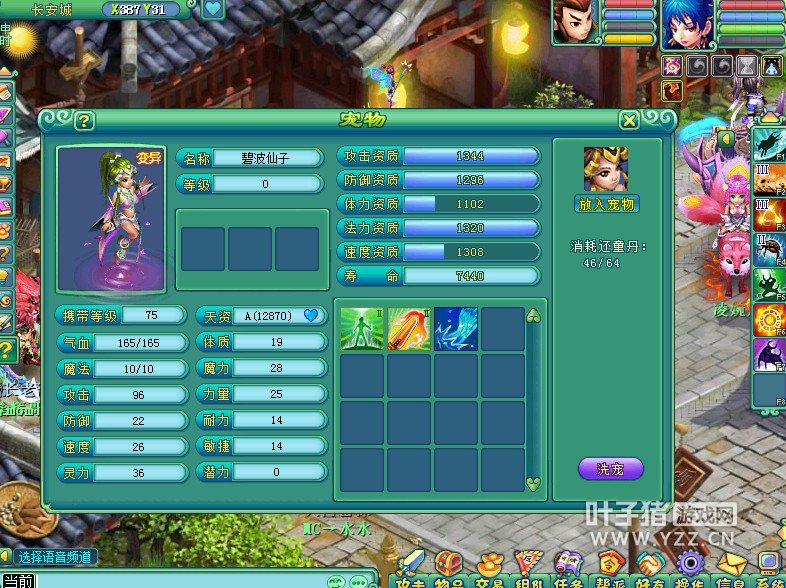Screen dimensions: 786x588
Task: Click the blue heart beside 天资 rating
Action: pyautogui.click(x=311, y=315)
